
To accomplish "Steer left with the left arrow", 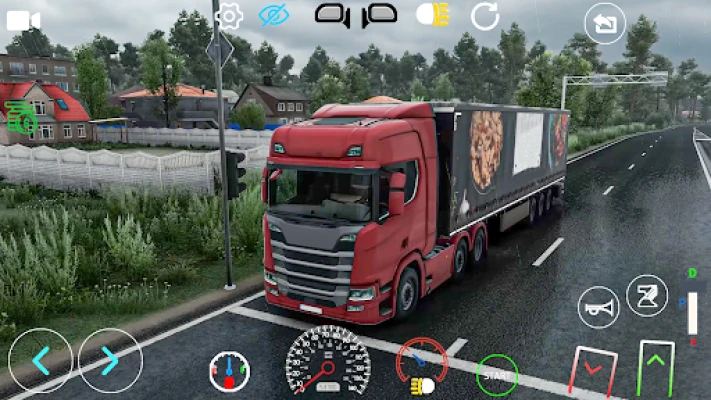I will pos(41,360).
